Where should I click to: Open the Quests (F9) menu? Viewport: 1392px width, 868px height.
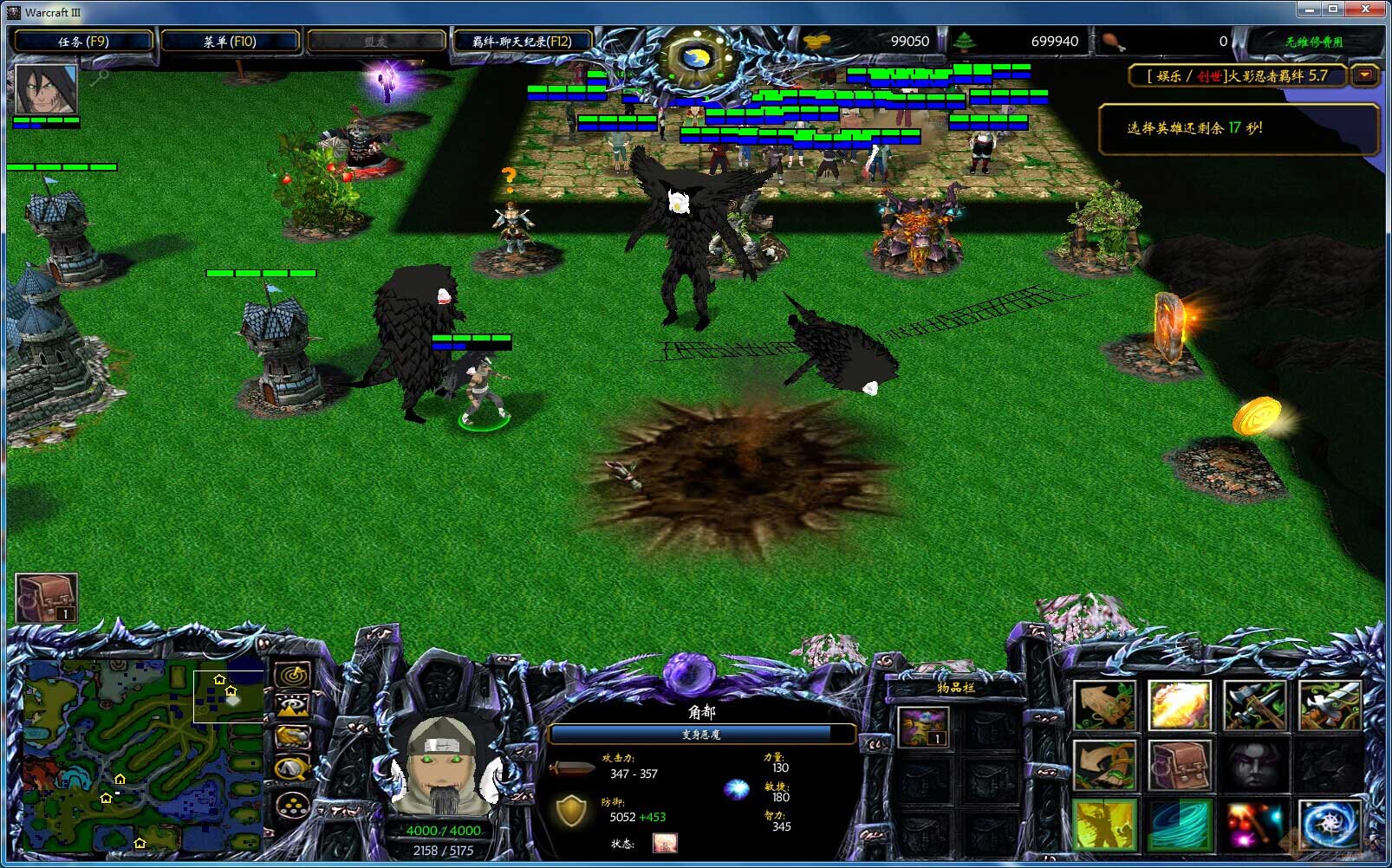click(x=83, y=41)
